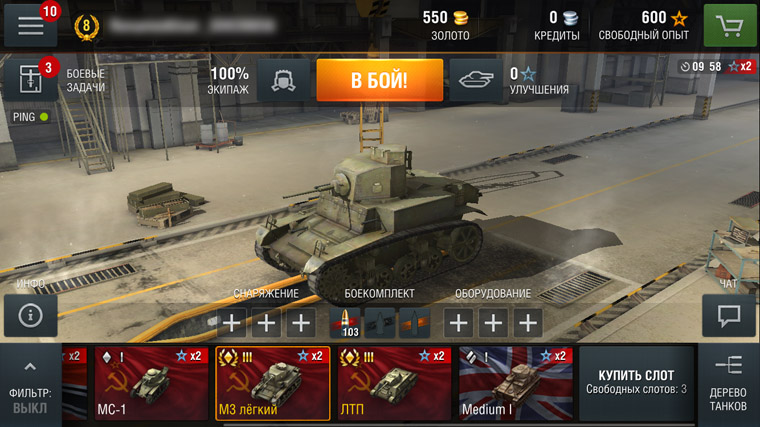Open the hamburger main menu

[x=30, y=25]
